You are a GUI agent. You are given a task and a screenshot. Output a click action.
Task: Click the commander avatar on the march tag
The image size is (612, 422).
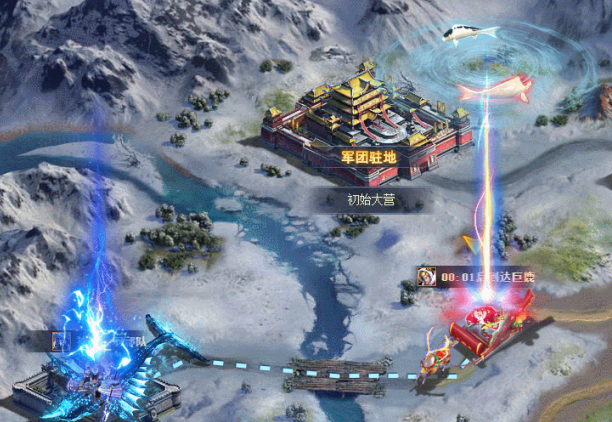click(427, 277)
